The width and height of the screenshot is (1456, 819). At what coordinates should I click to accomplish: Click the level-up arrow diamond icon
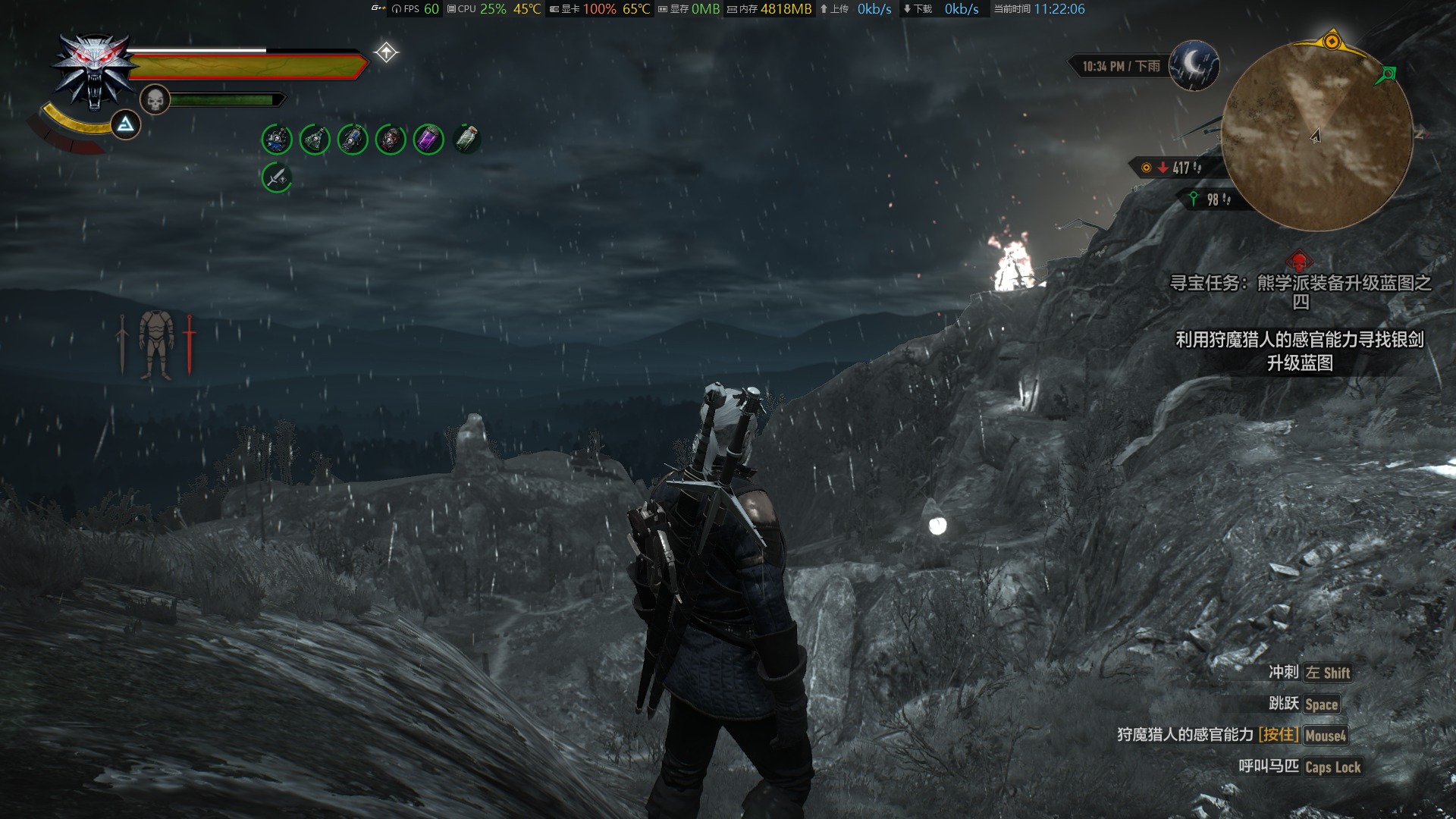point(386,52)
